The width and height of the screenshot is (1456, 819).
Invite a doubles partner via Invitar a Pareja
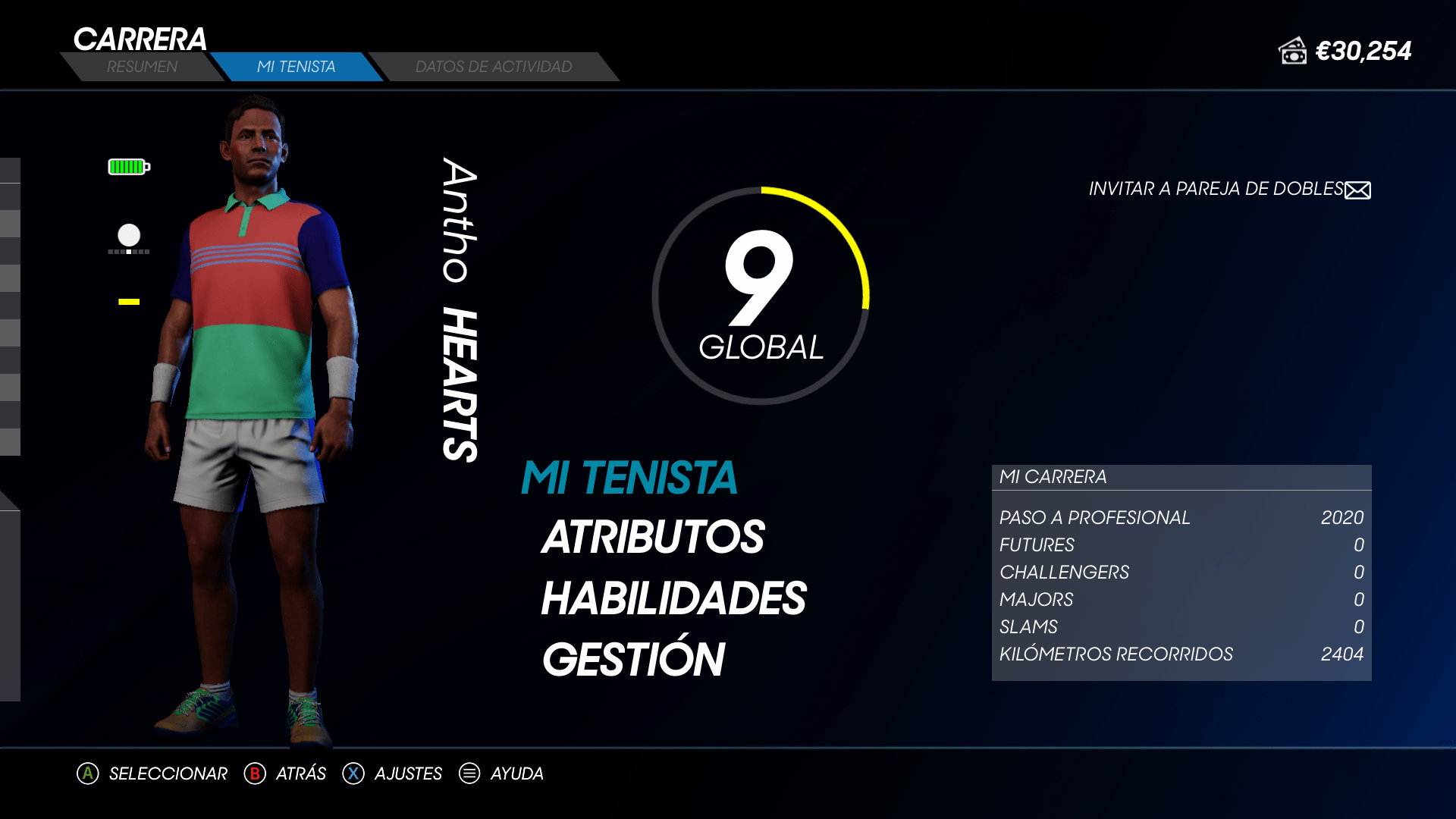[x=1228, y=189]
